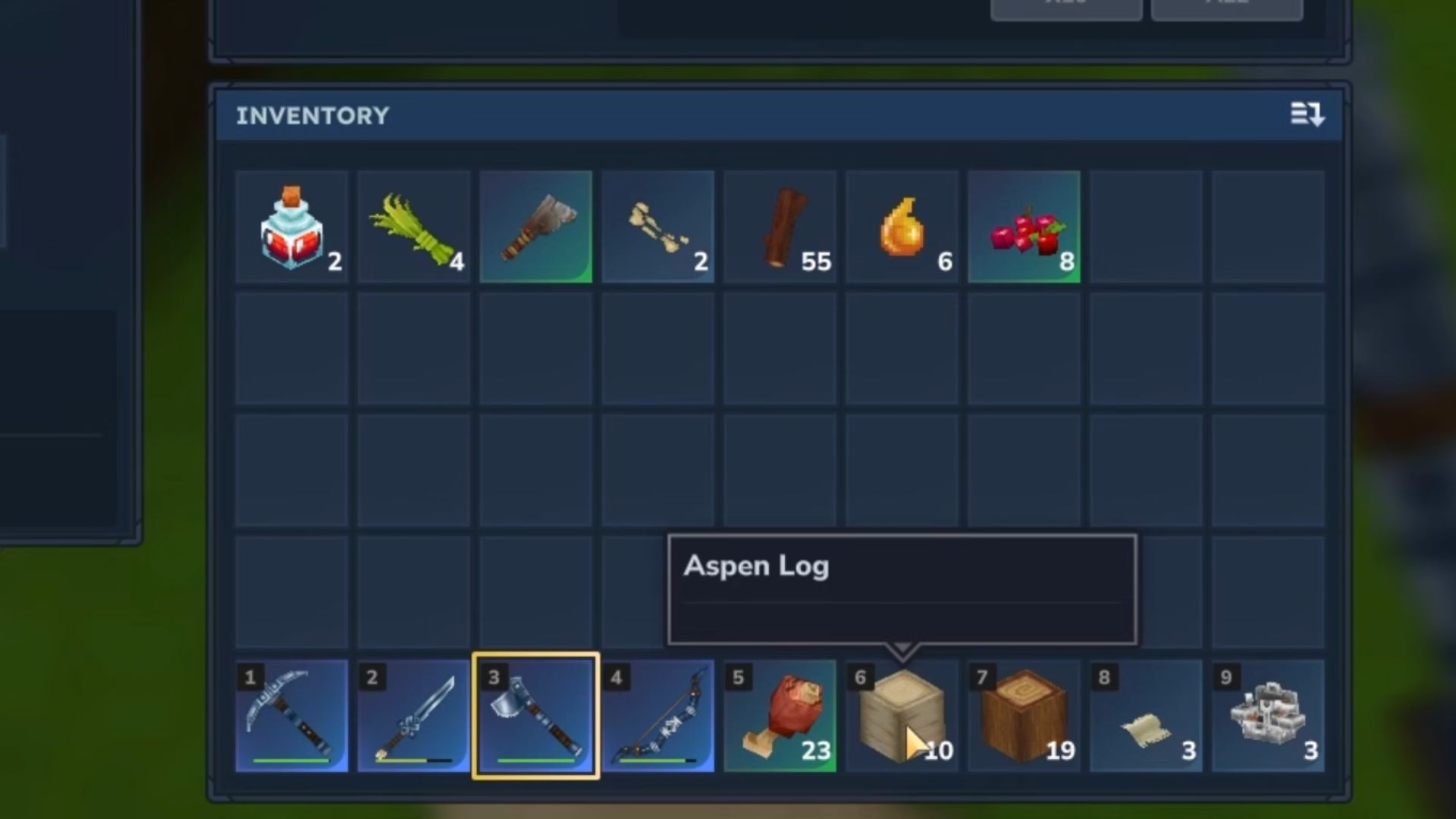Click the Aspen Log stack
The image size is (1456, 819).
902,716
